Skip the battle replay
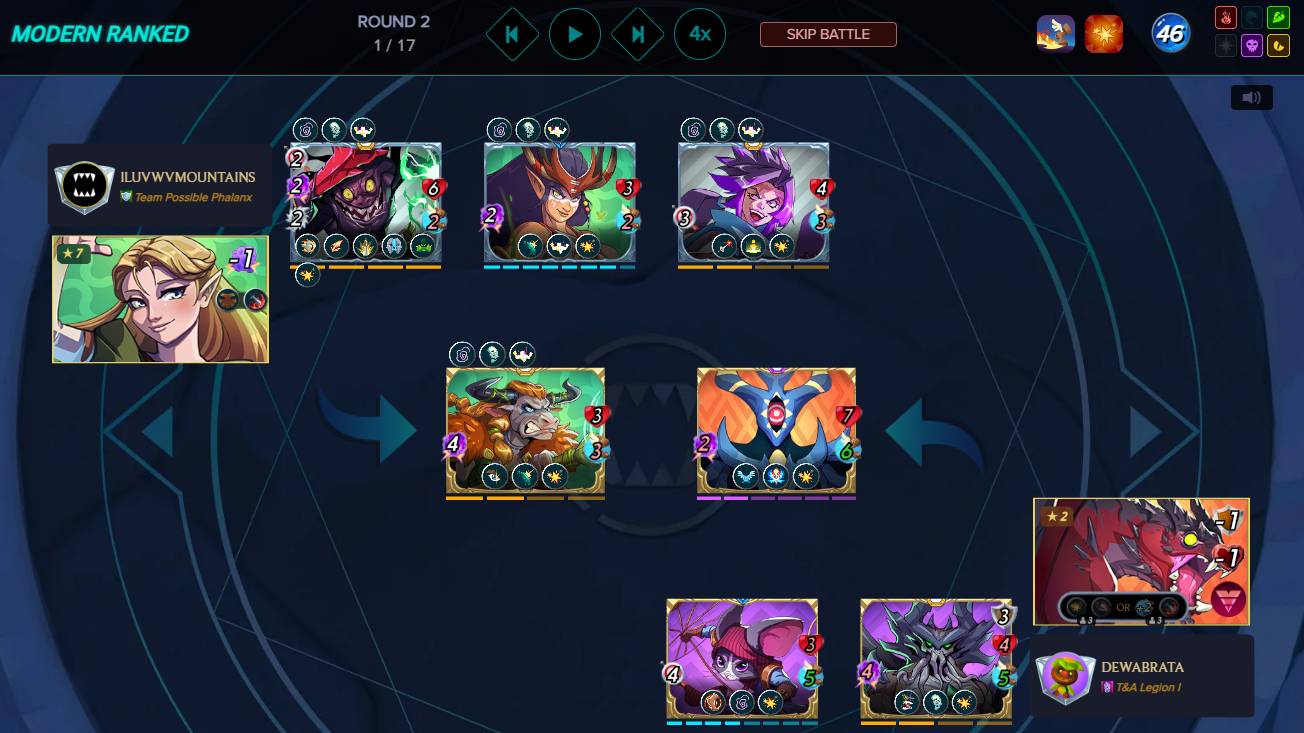The image size is (1304, 733). pyautogui.click(x=828, y=34)
